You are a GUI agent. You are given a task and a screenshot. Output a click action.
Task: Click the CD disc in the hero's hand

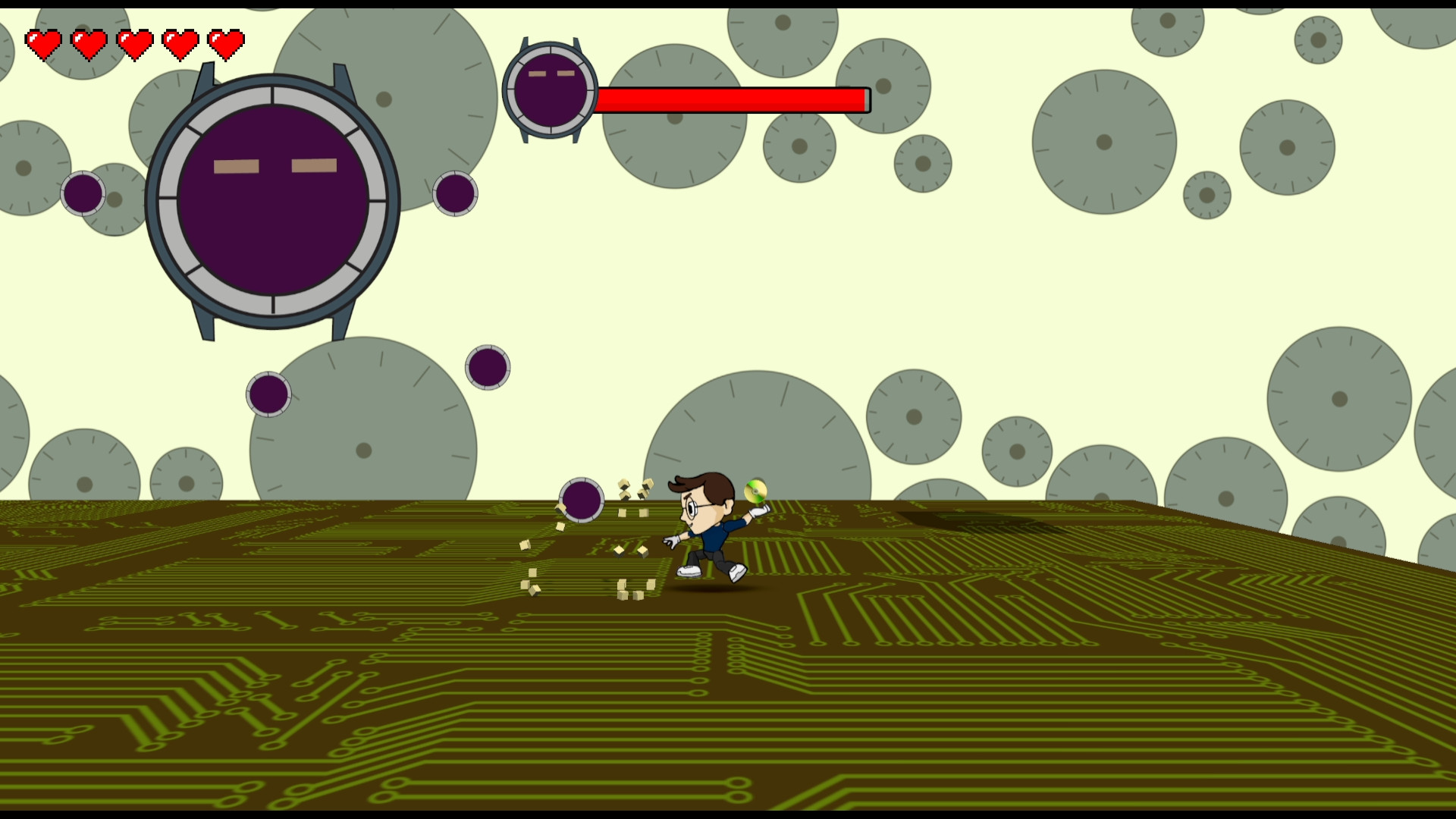tap(755, 491)
